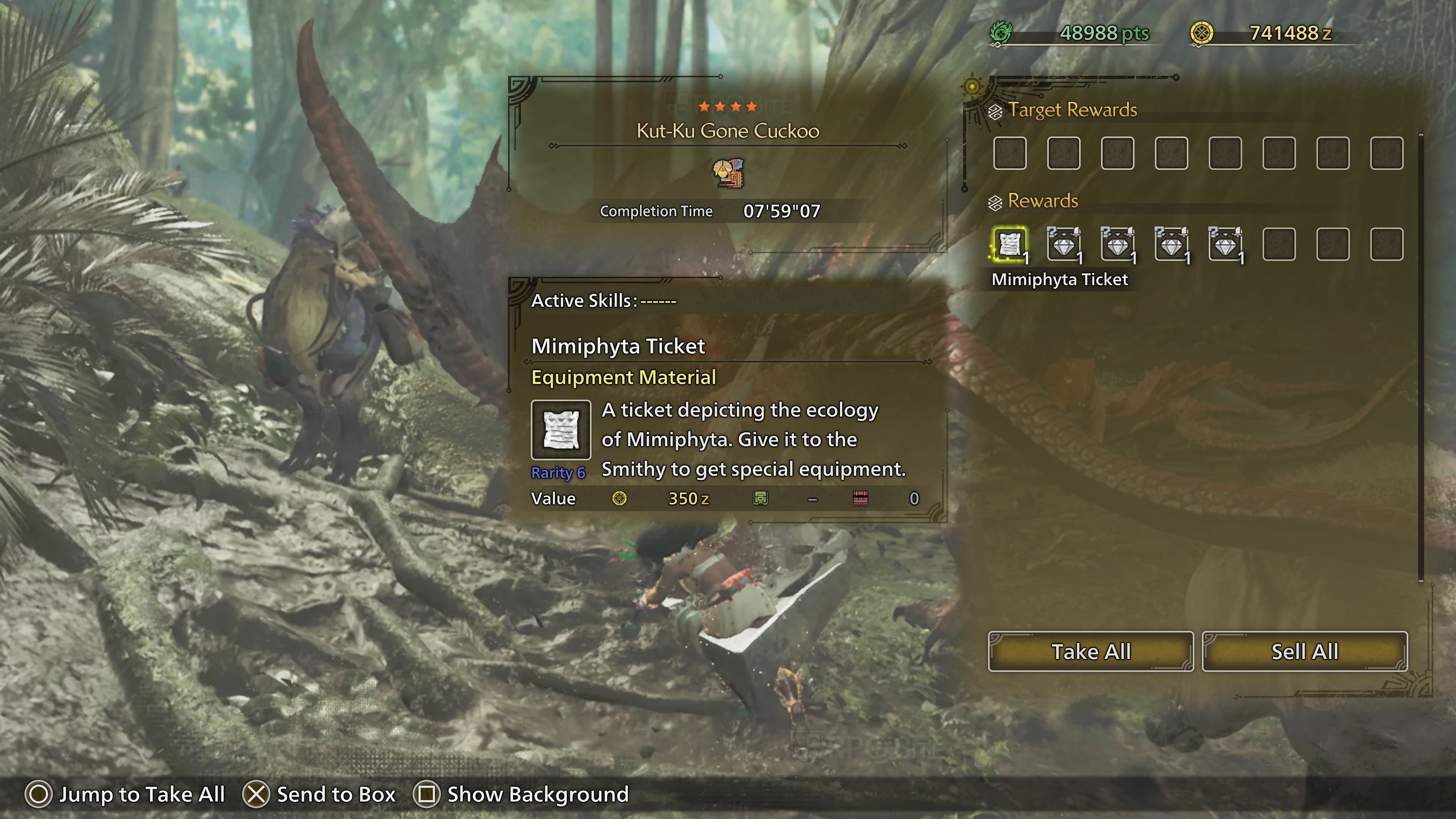Viewport: 1456px width, 819px height.
Task: Click the Mimiphyta Ticket thumbnail in the item description
Action: 561,430
